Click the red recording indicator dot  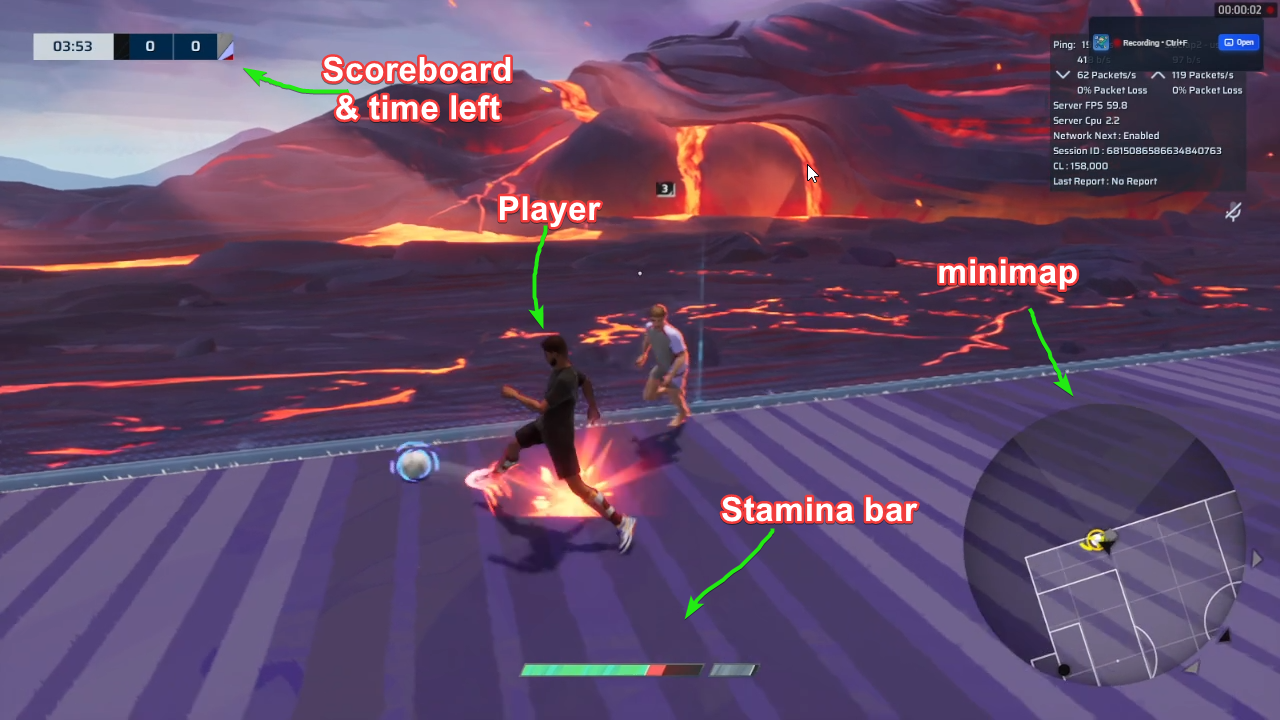pyautogui.click(x=1118, y=40)
